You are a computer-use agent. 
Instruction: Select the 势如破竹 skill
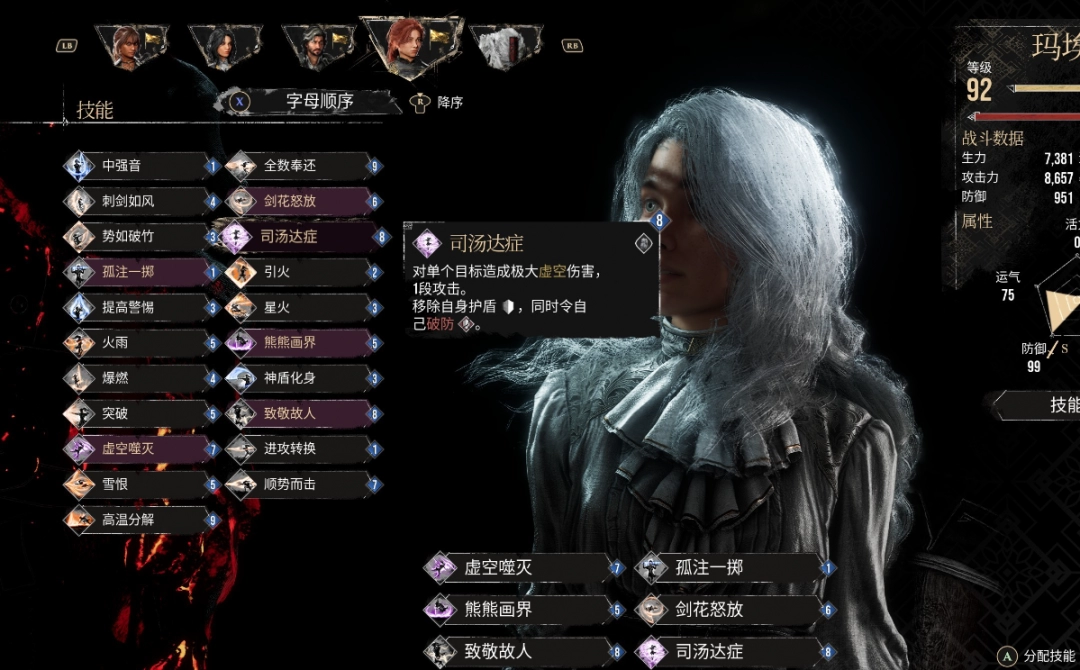[x=138, y=237]
